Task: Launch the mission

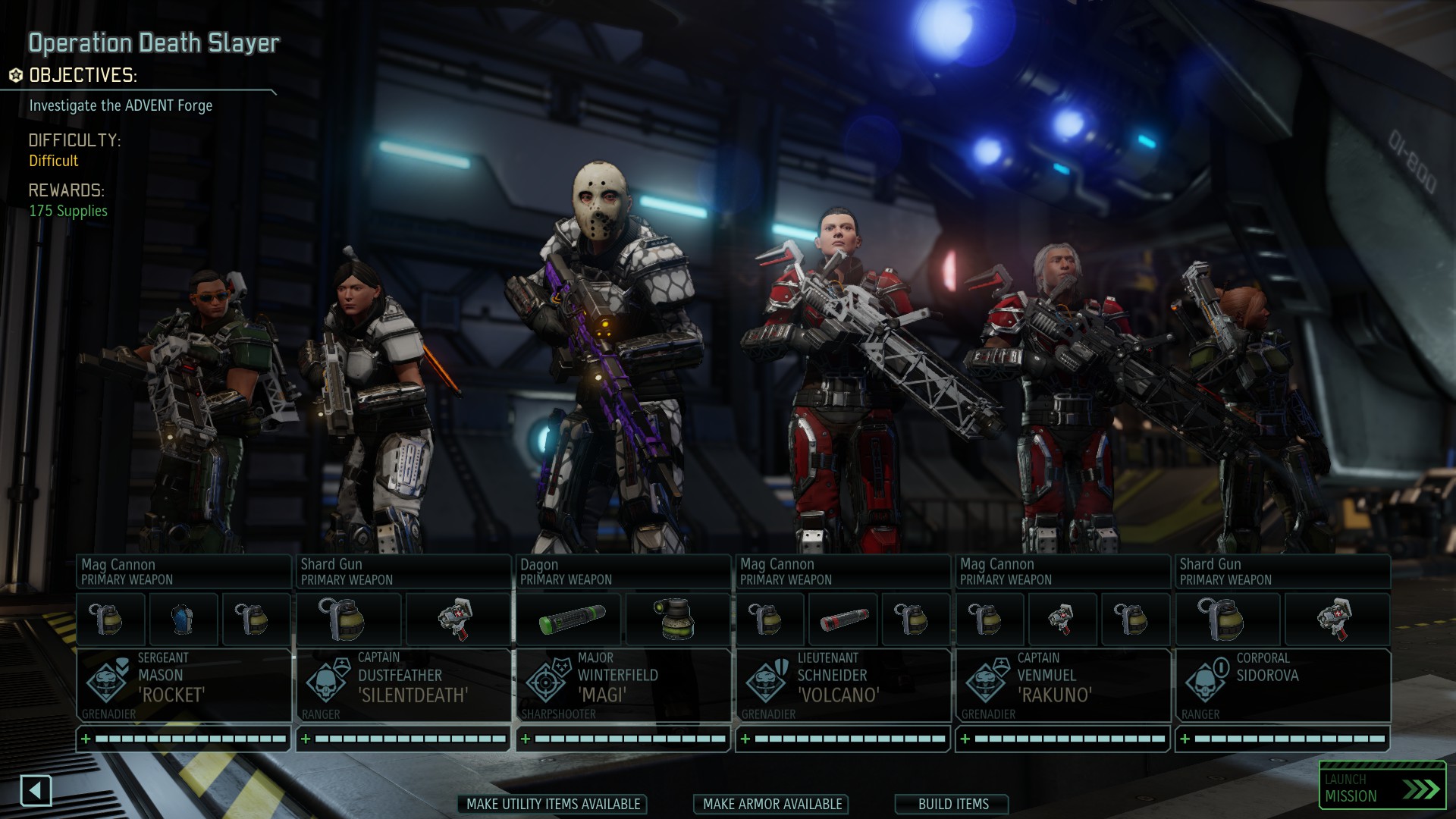Action: [x=1382, y=789]
